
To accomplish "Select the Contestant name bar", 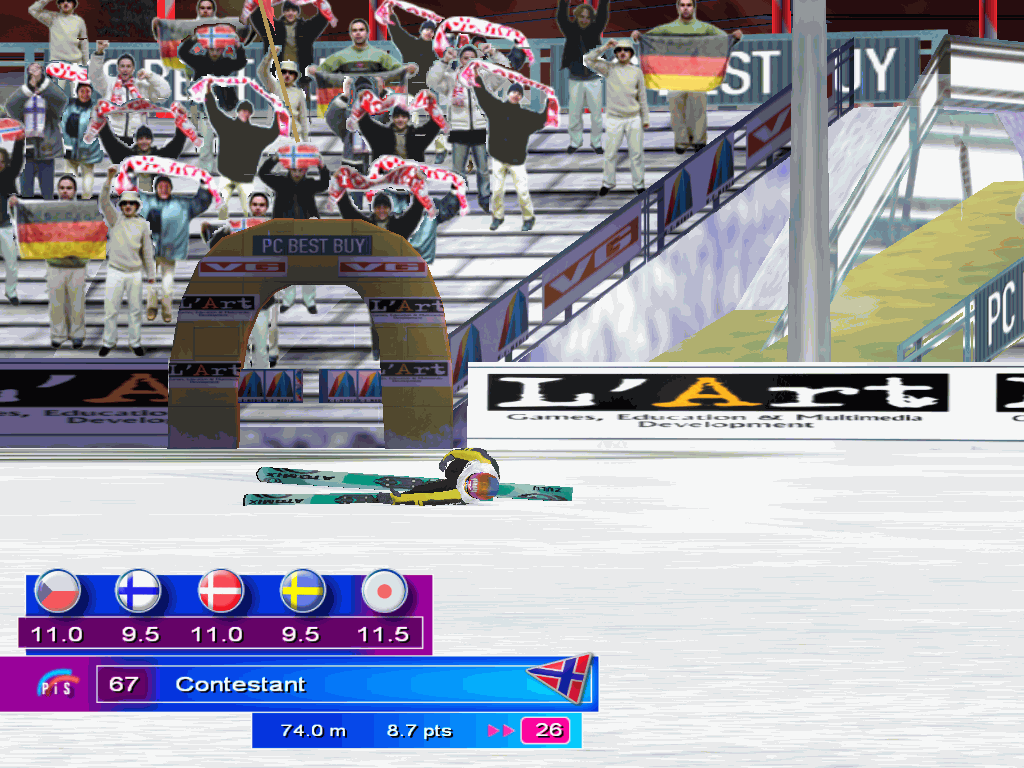I will [x=340, y=685].
